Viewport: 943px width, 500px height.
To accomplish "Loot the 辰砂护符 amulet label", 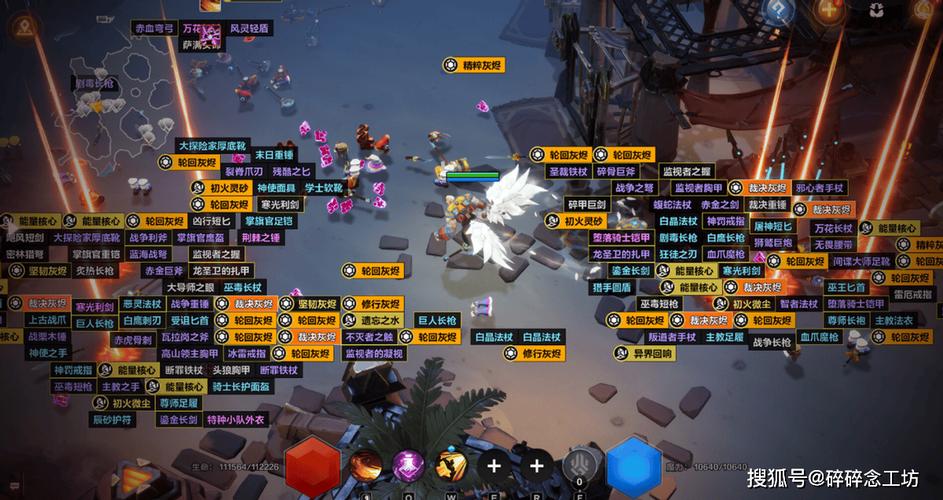I will pyautogui.click(x=110, y=420).
